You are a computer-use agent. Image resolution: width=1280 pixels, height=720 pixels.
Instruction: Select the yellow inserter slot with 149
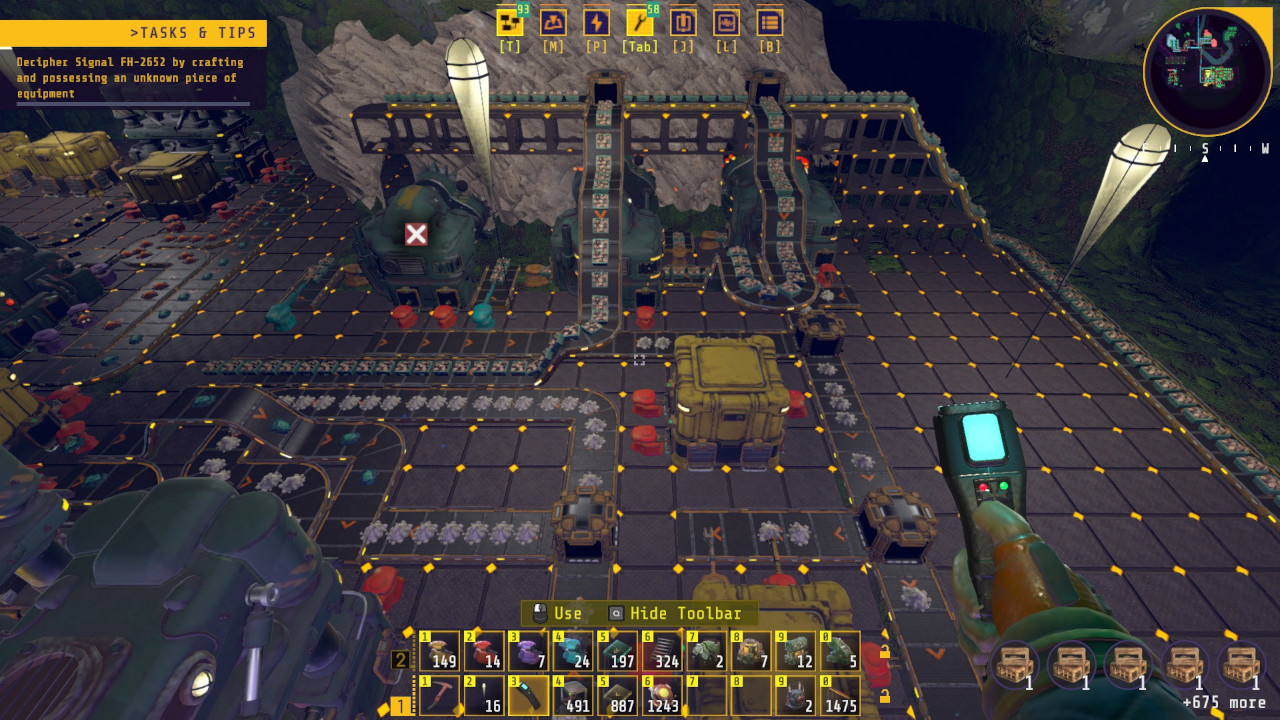click(x=439, y=651)
